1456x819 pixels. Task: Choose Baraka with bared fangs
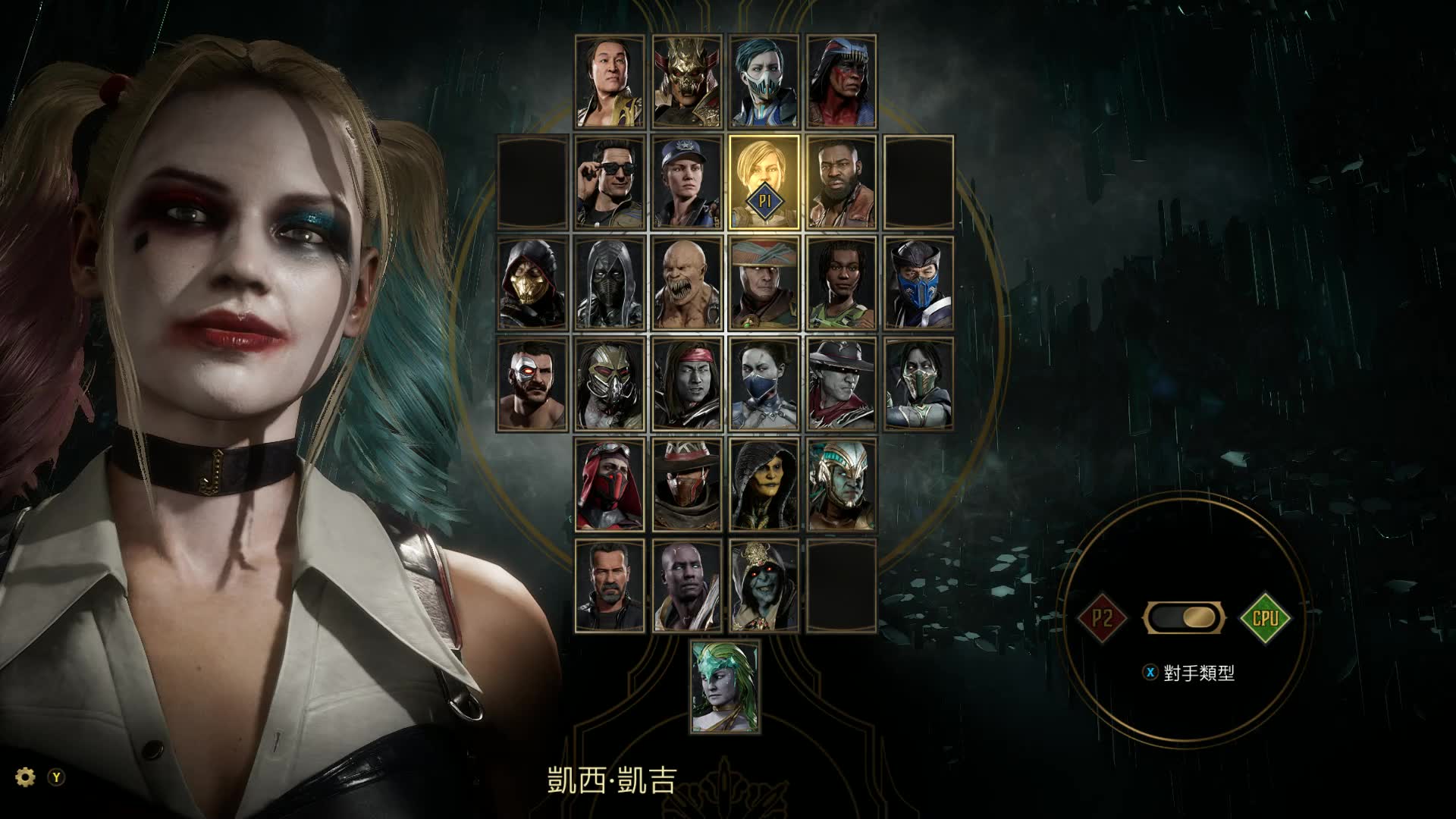pyautogui.click(x=688, y=284)
